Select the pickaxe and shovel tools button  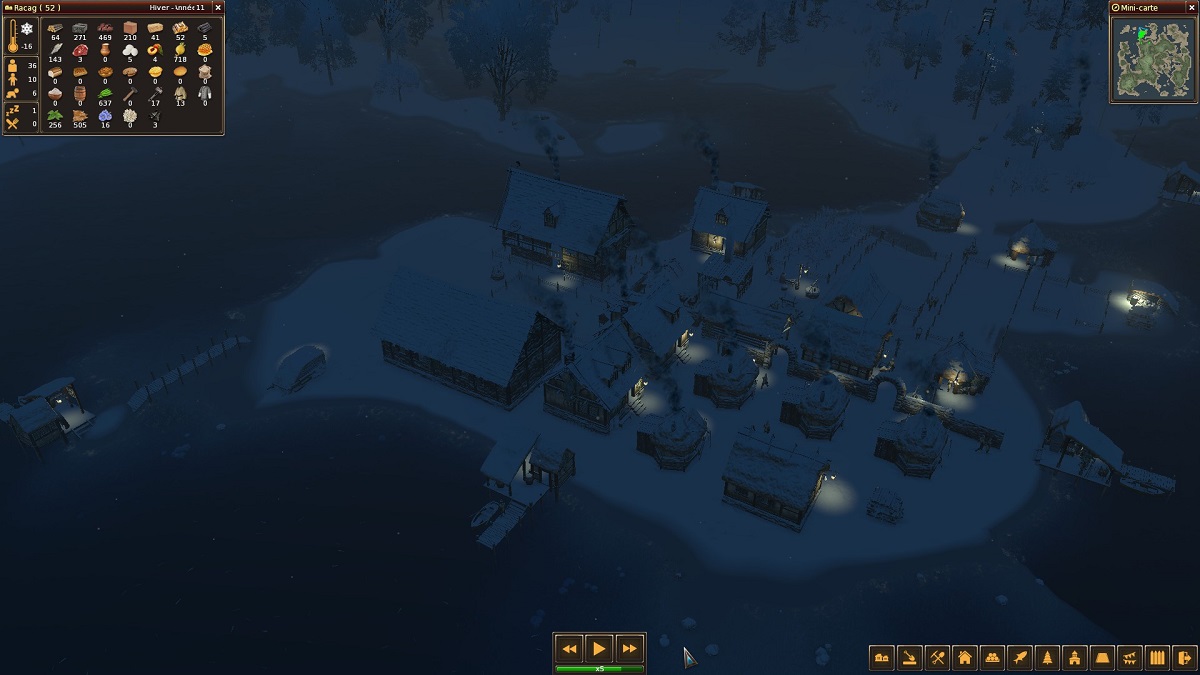click(937, 658)
